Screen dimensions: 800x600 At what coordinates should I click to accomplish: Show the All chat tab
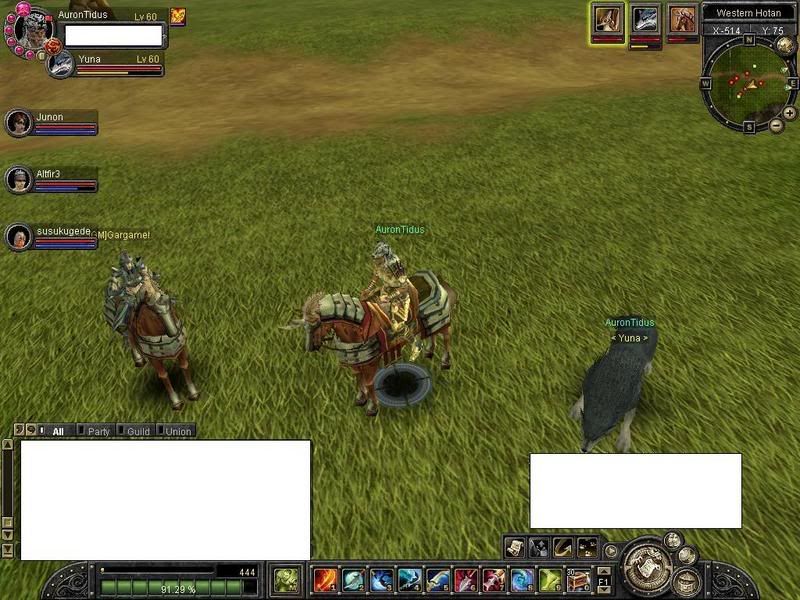click(x=58, y=432)
